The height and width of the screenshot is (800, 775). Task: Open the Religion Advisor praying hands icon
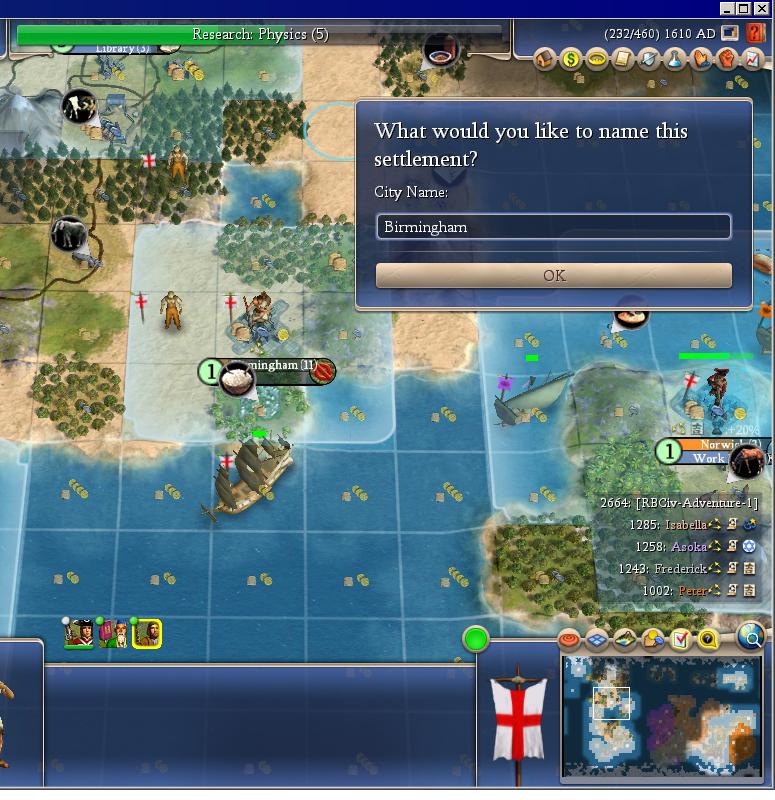[x=700, y=60]
